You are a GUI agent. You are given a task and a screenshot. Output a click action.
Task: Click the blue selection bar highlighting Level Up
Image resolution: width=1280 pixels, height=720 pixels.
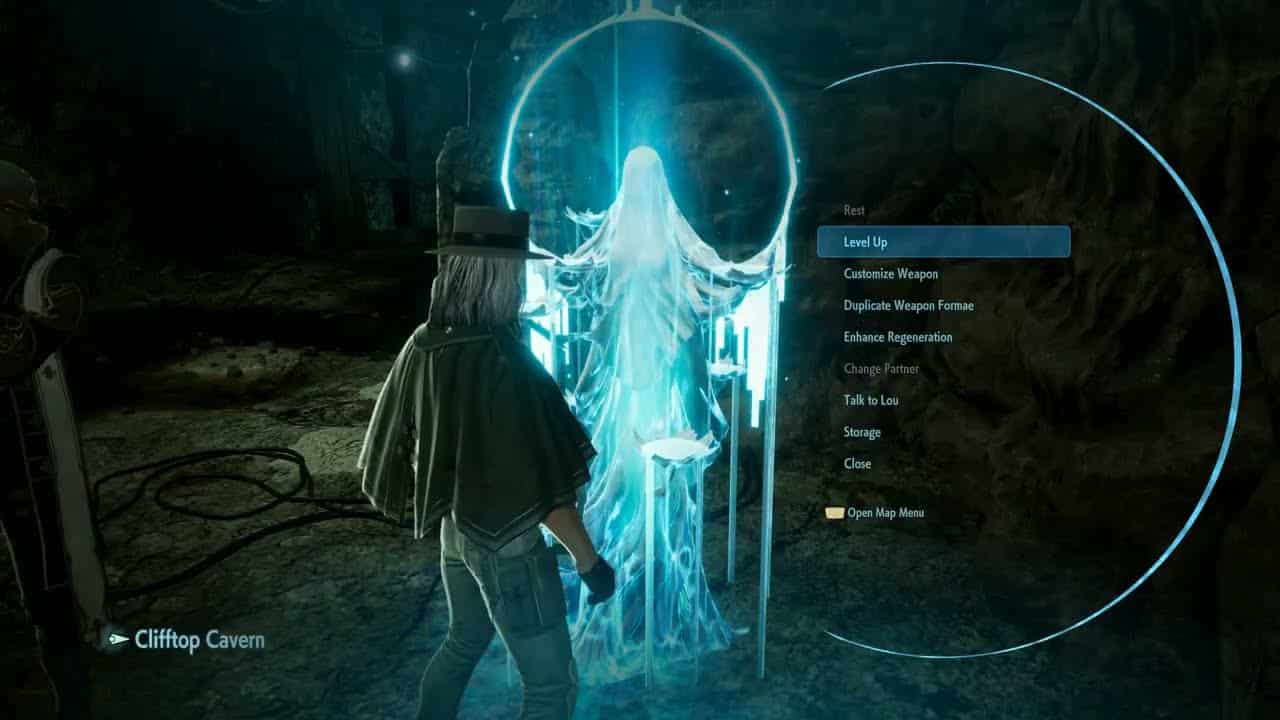(x=945, y=242)
